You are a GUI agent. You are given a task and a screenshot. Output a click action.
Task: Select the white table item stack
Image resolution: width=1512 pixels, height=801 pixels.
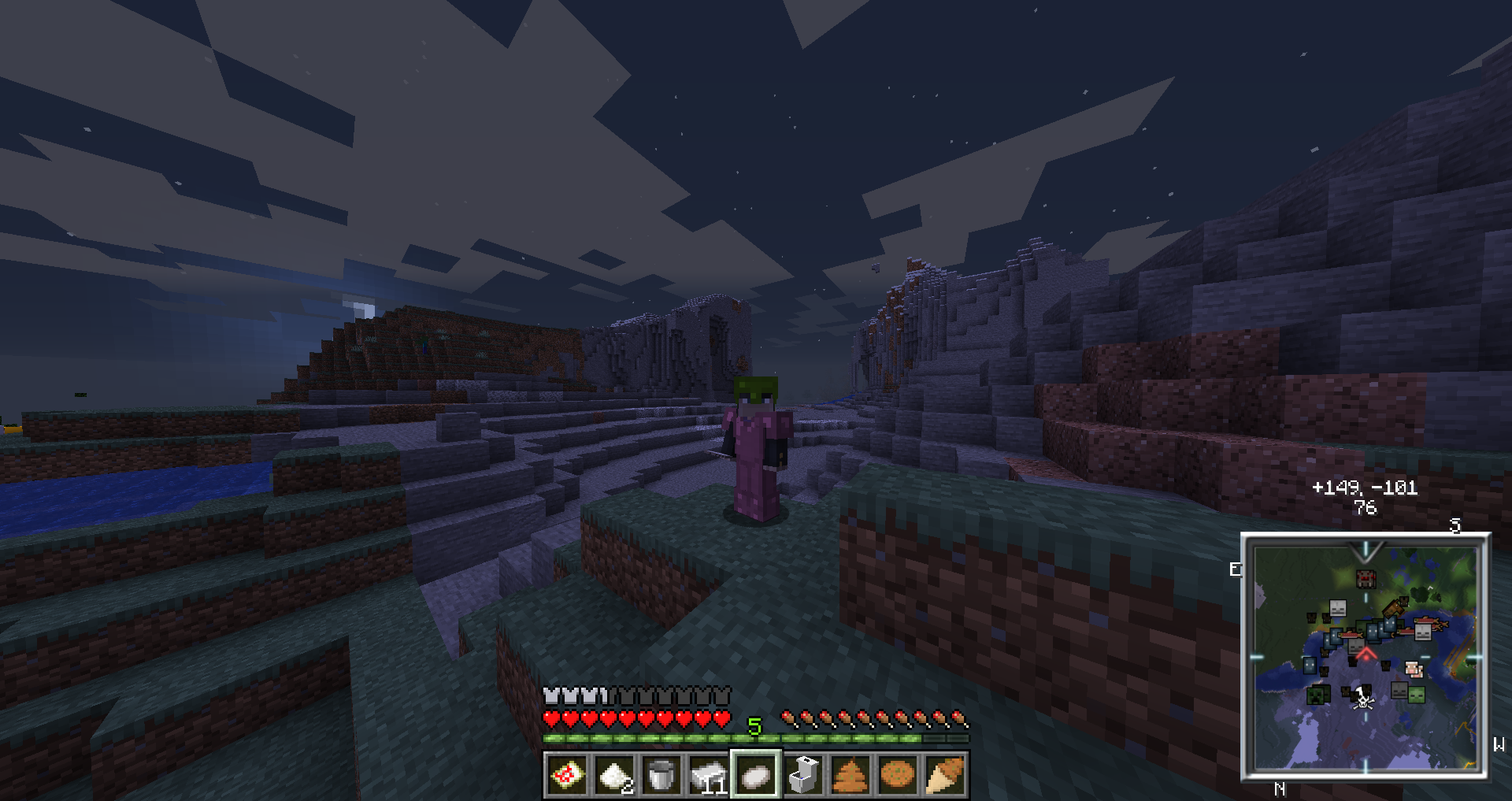[709, 775]
